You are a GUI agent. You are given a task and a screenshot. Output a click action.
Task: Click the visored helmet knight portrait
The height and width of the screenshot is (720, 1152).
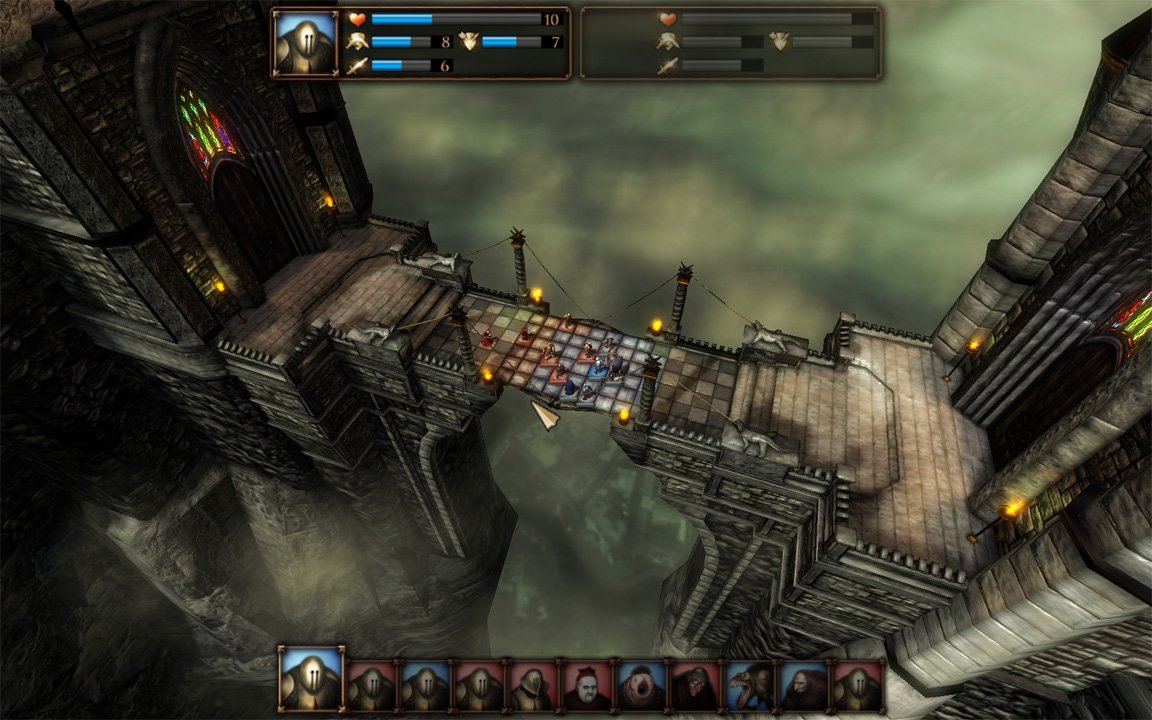(x=532, y=685)
